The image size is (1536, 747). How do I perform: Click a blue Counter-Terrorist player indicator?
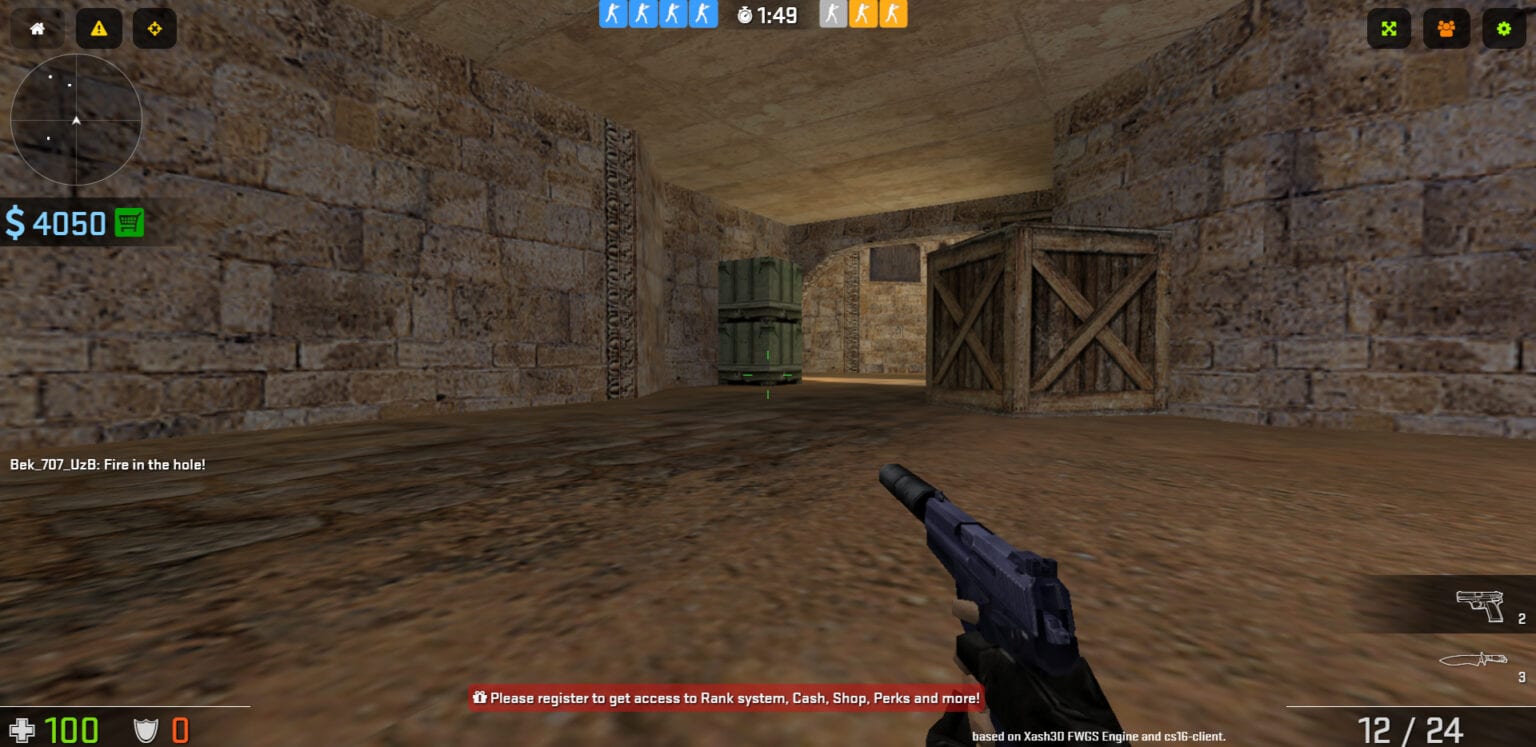[645, 14]
